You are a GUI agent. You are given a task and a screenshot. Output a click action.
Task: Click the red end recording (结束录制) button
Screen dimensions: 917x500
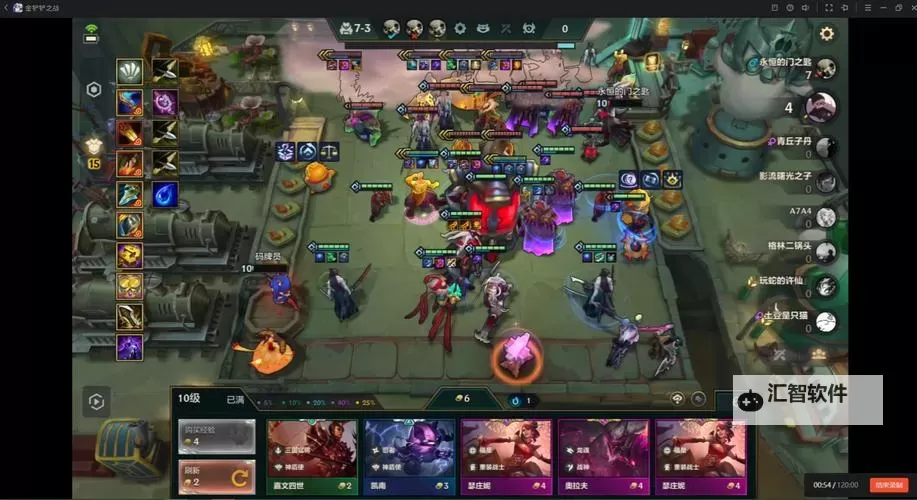[886, 485]
